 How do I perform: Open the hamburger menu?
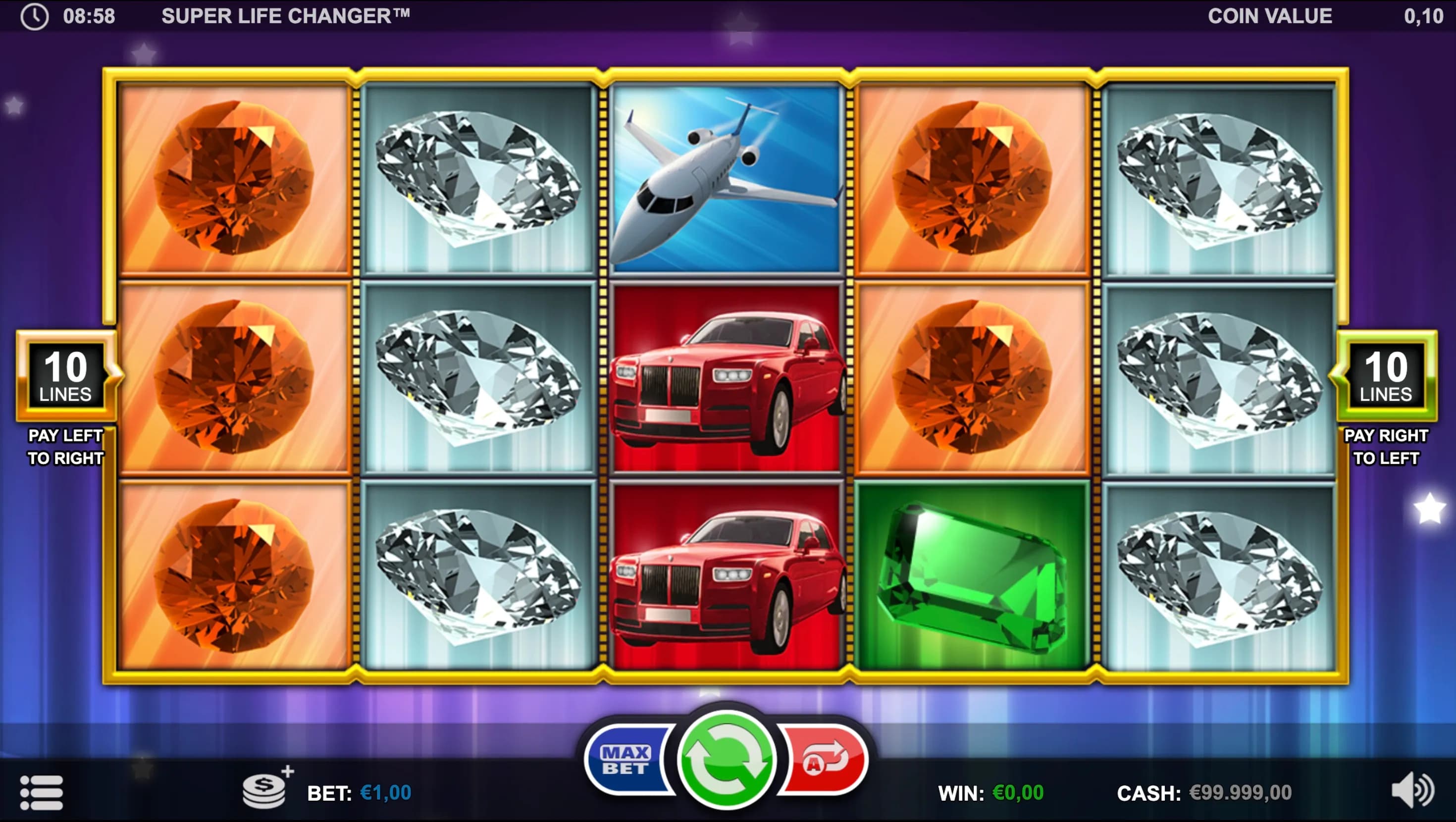(x=41, y=792)
